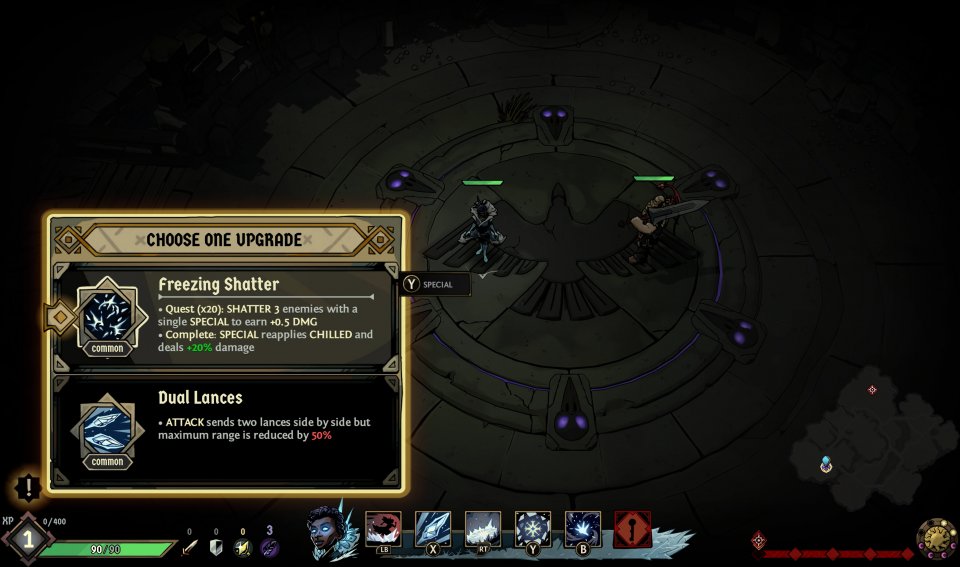Viewport: 960px width, 567px height.
Task: Click the exclamation mark alert icon
Action: pos(29,488)
